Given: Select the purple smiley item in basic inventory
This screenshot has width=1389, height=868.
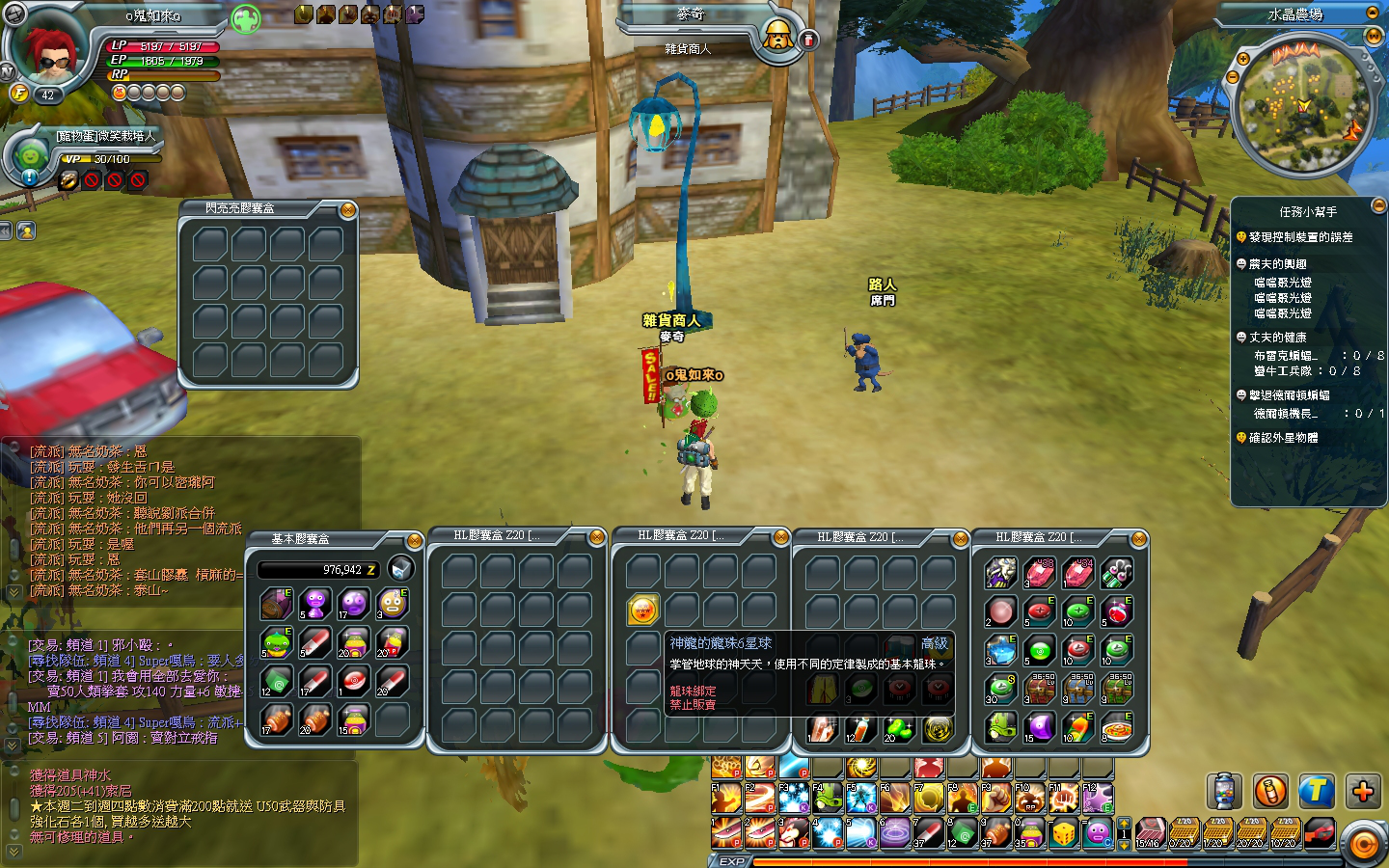Looking at the screenshot, I should click(353, 604).
